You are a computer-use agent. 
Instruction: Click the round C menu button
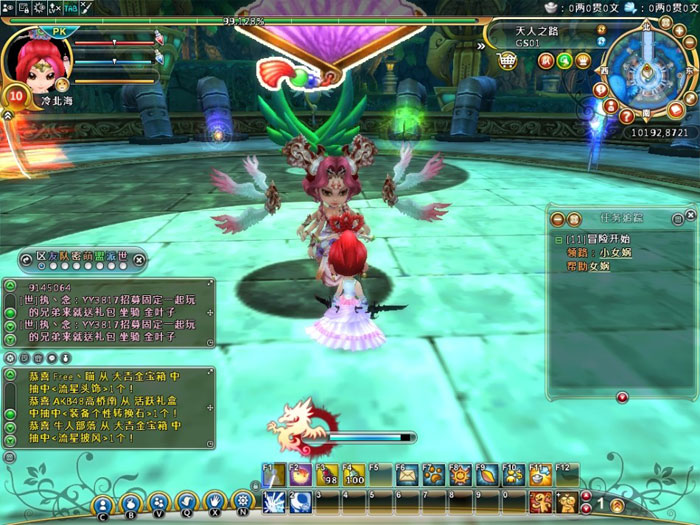[x=103, y=504]
